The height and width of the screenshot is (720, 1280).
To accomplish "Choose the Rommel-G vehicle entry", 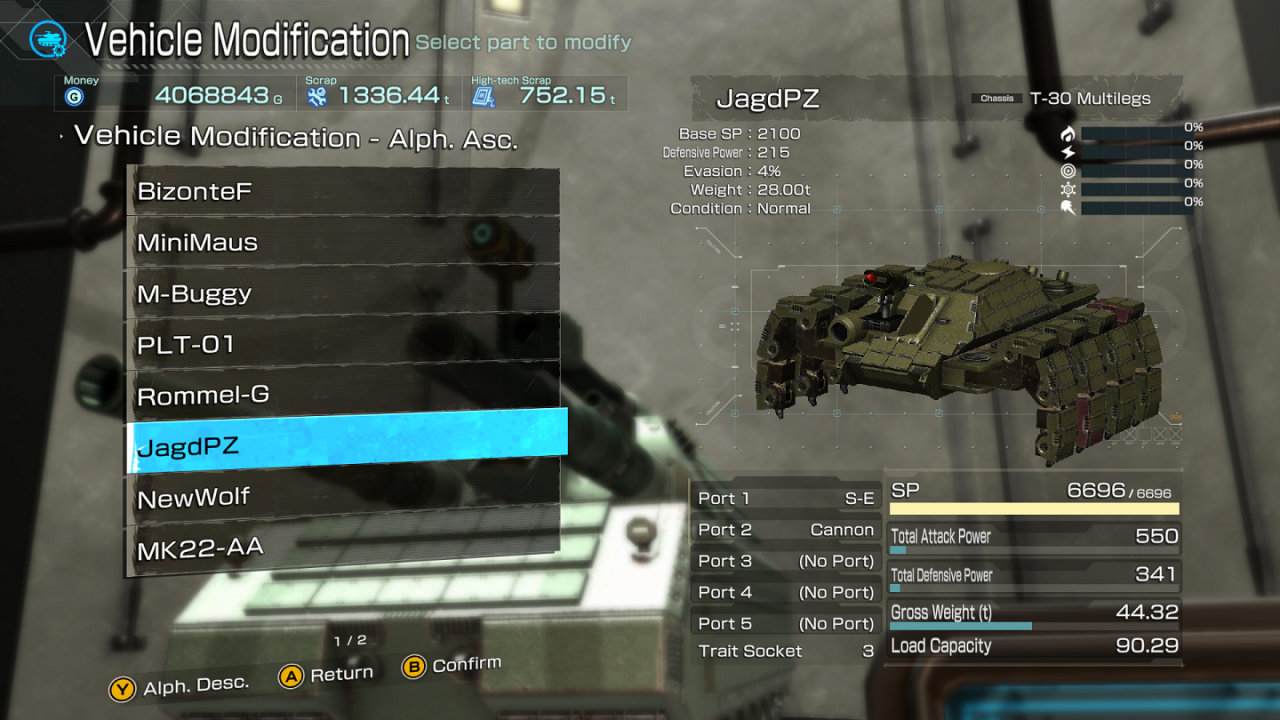I will 343,394.
